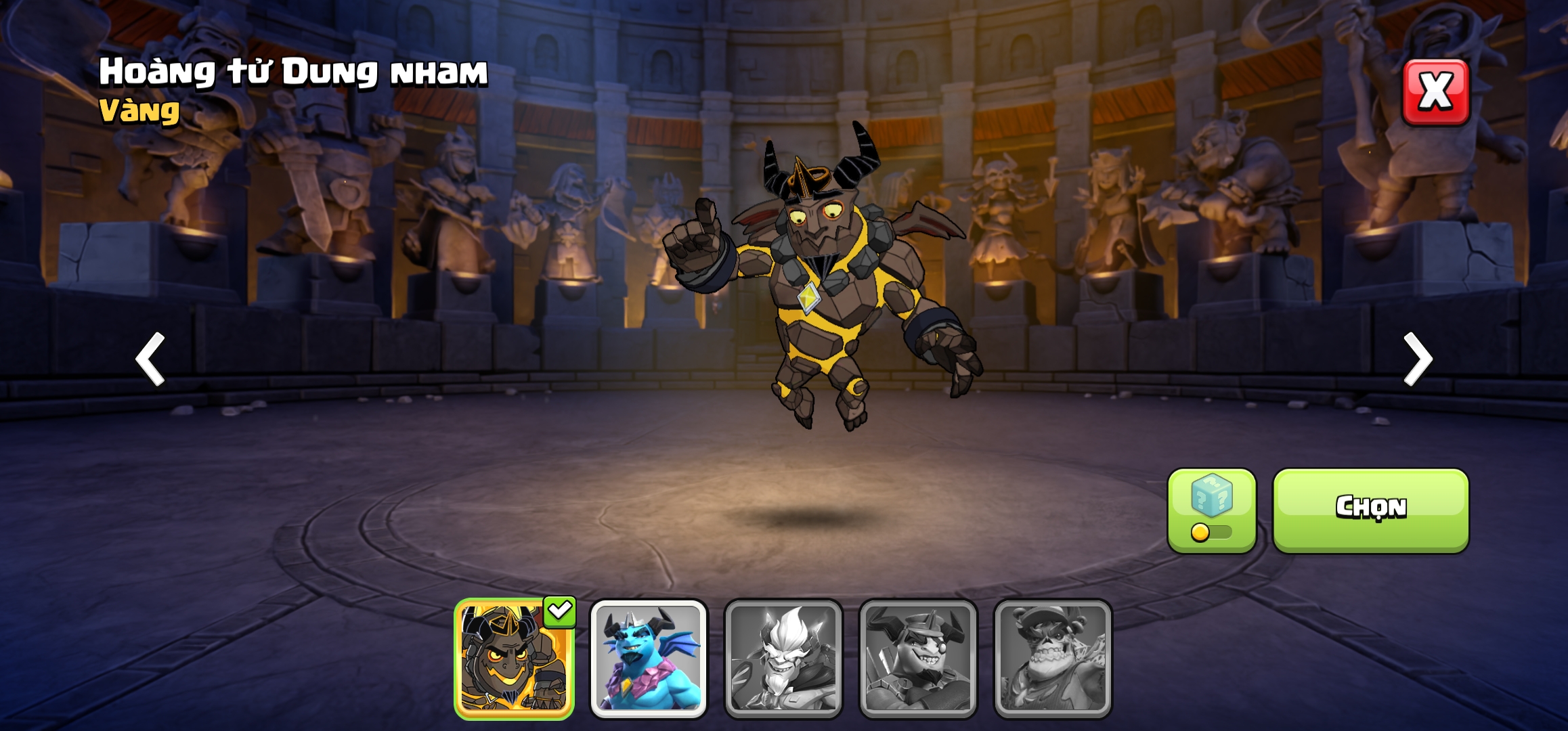1568x731 pixels.
Task: Close the skin selection screen
Action: click(1435, 92)
